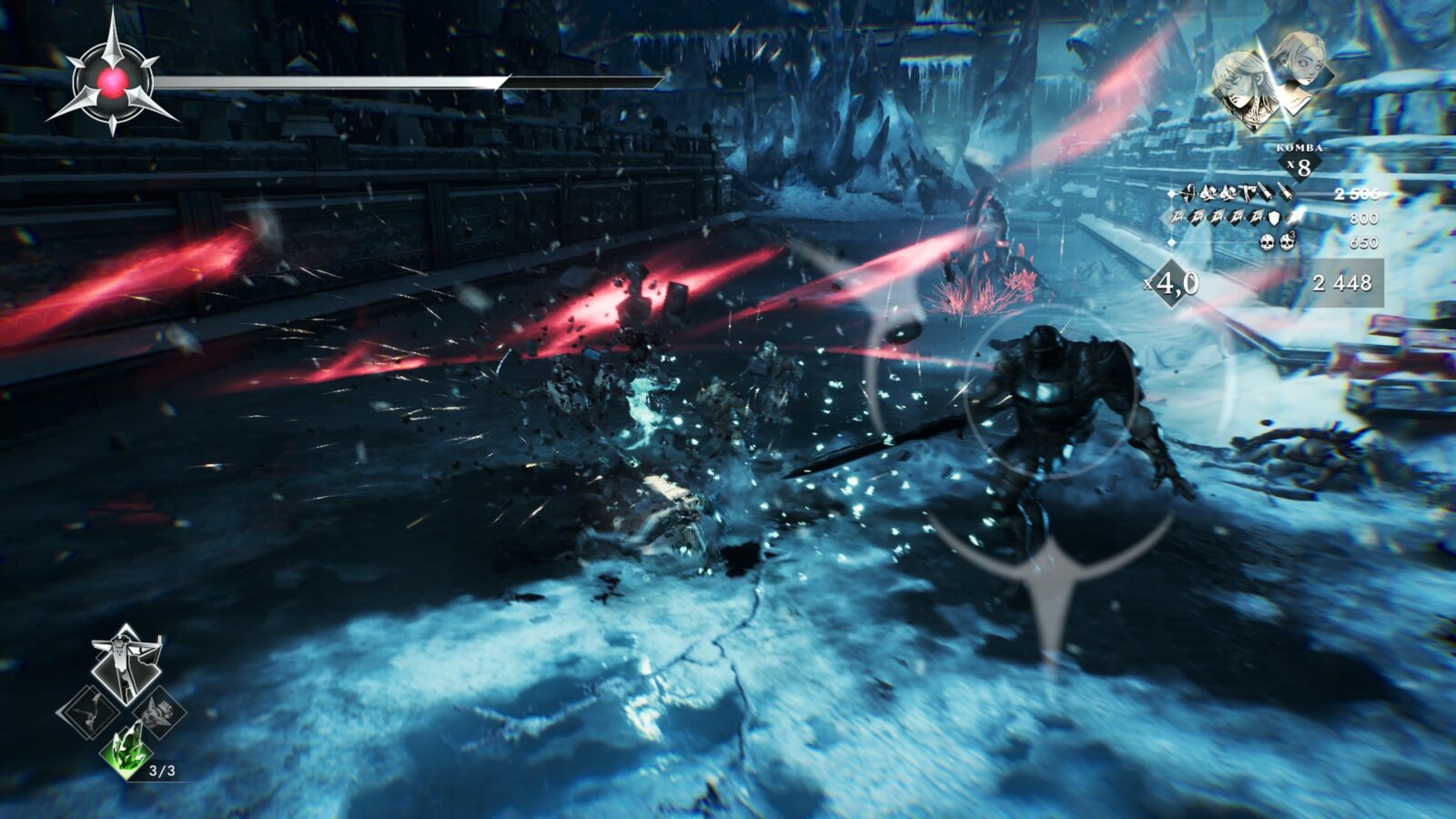Use the green healing crystal item
The image size is (1456, 819).
[x=126, y=750]
